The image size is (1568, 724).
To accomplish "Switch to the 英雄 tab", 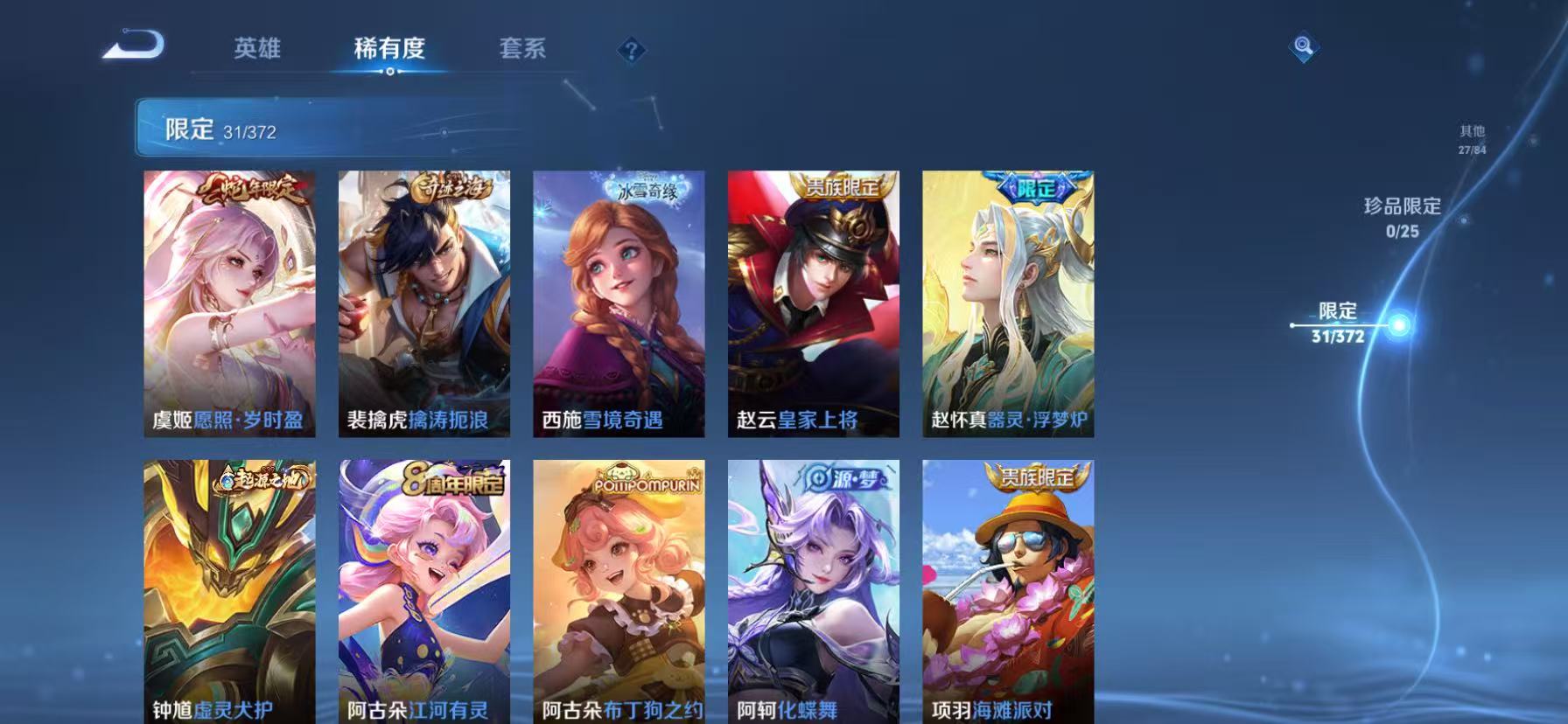I will coord(258,50).
